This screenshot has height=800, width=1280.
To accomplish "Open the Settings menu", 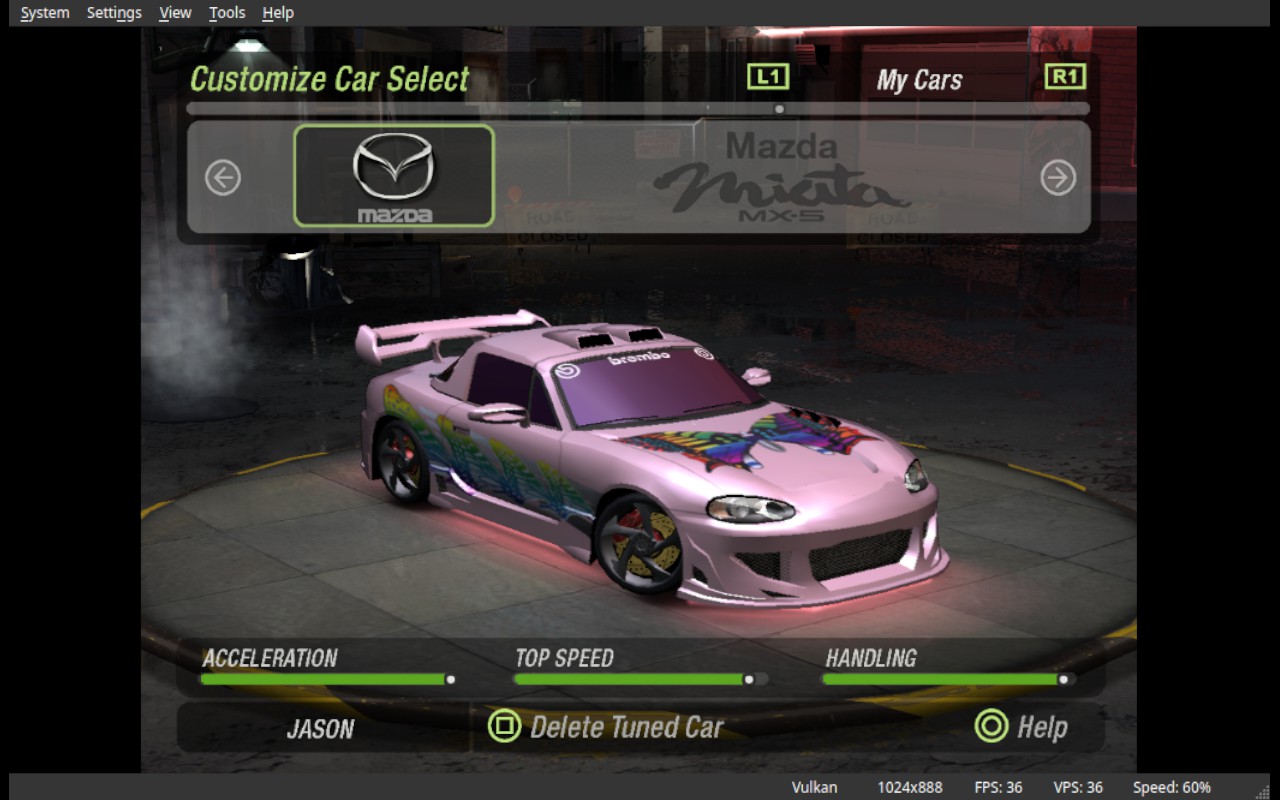I will (114, 13).
